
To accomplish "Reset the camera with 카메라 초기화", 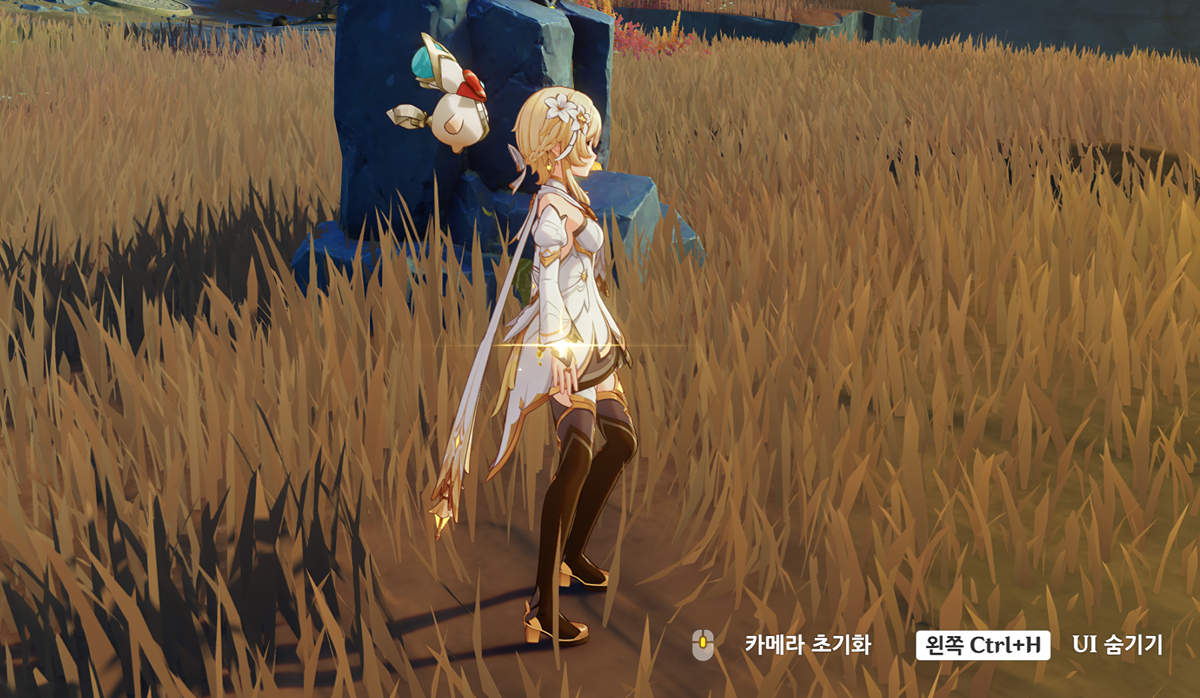I will tap(807, 645).
